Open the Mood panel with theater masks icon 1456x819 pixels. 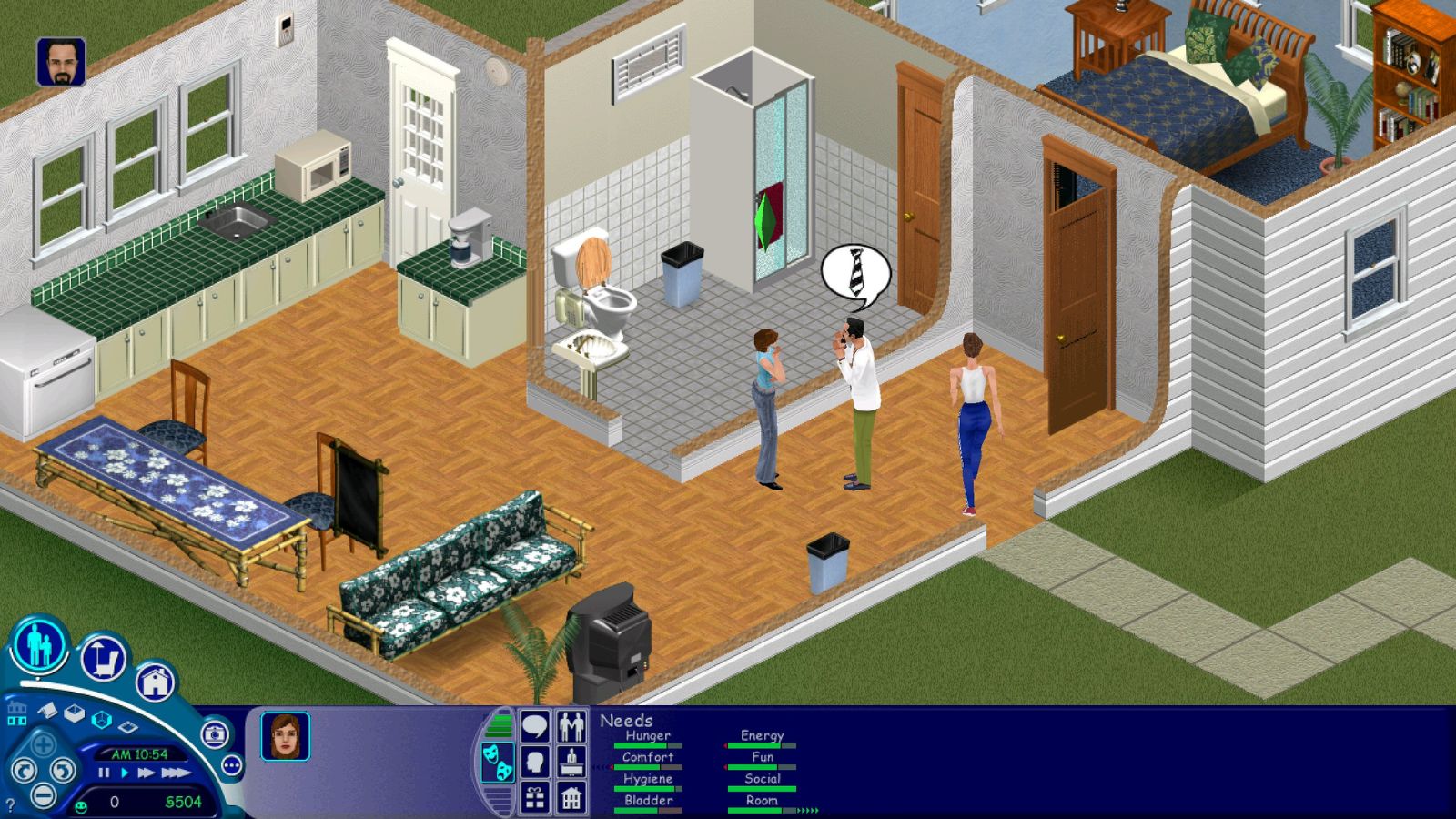coord(498,763)
